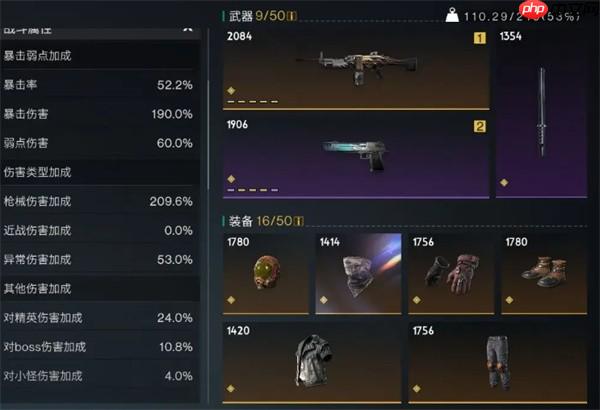The image size is (600, 410).
Task: Close the combat attributes panel
Action: 187,29
